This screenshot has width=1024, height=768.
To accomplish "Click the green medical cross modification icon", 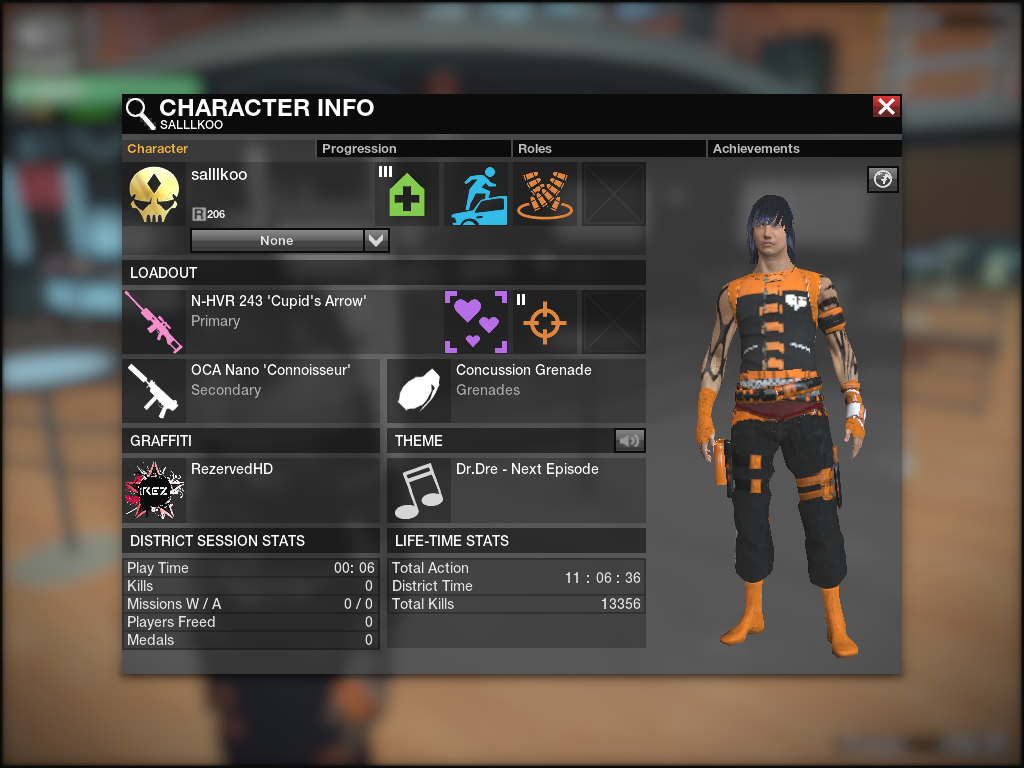I will click(407, 194).
